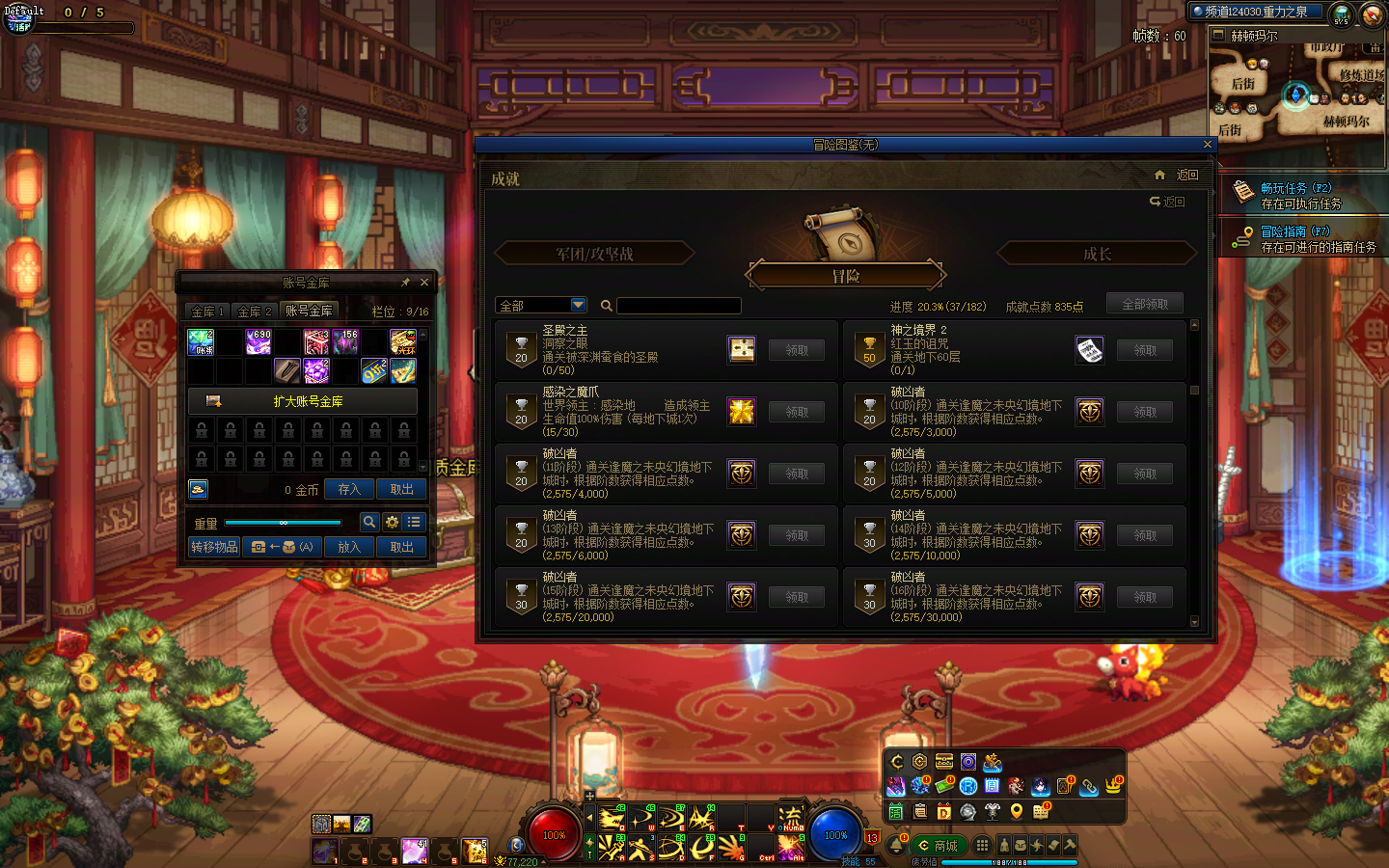Put an item in using 放入
The height and width of the screenshot is (868, 1389).
[349, 547]
